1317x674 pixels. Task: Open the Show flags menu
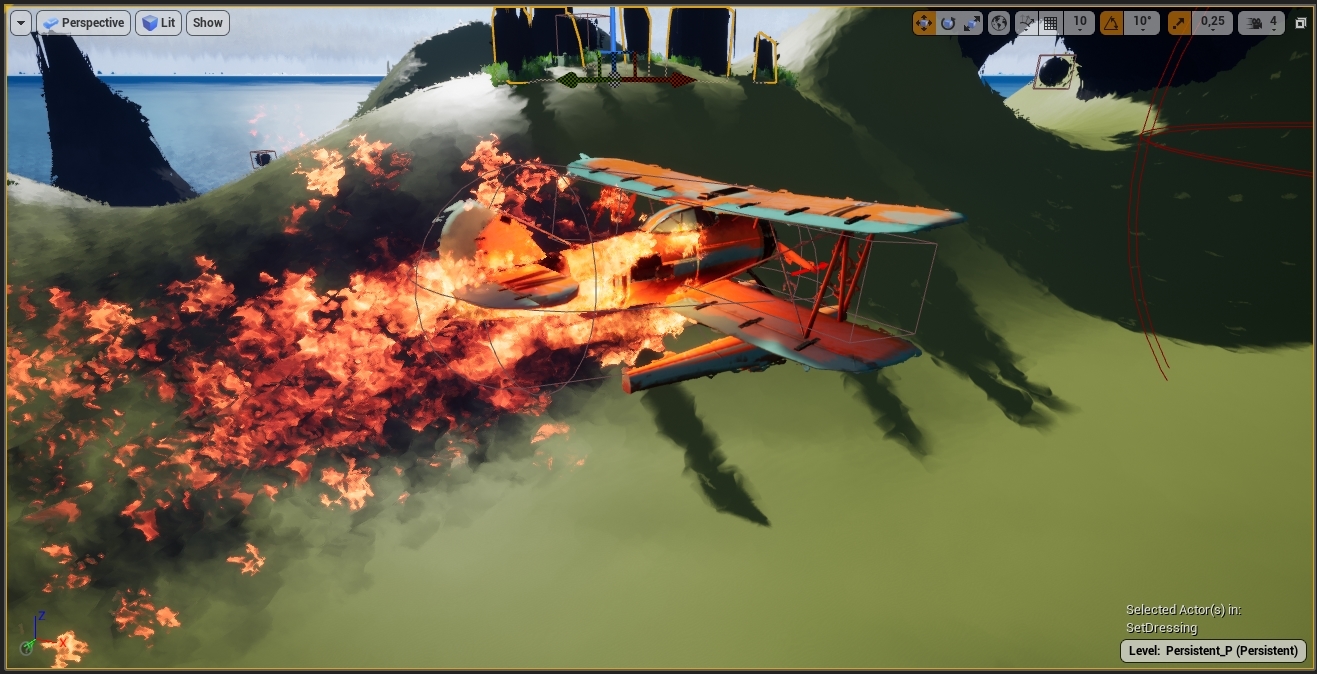208,23
